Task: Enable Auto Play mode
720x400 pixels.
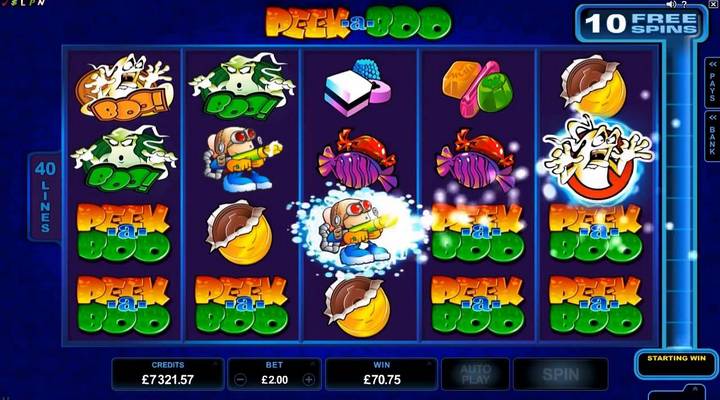Action: [474, 374]
